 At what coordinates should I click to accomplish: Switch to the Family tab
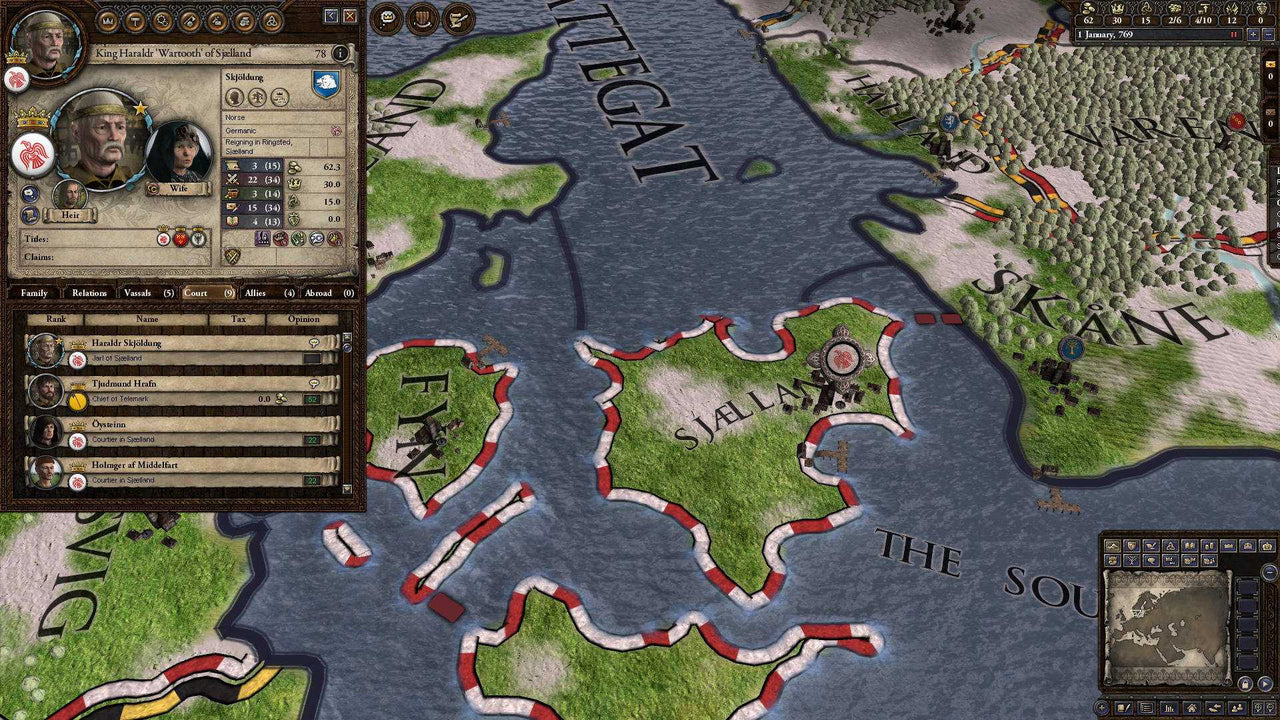click(x=35, y=293)
